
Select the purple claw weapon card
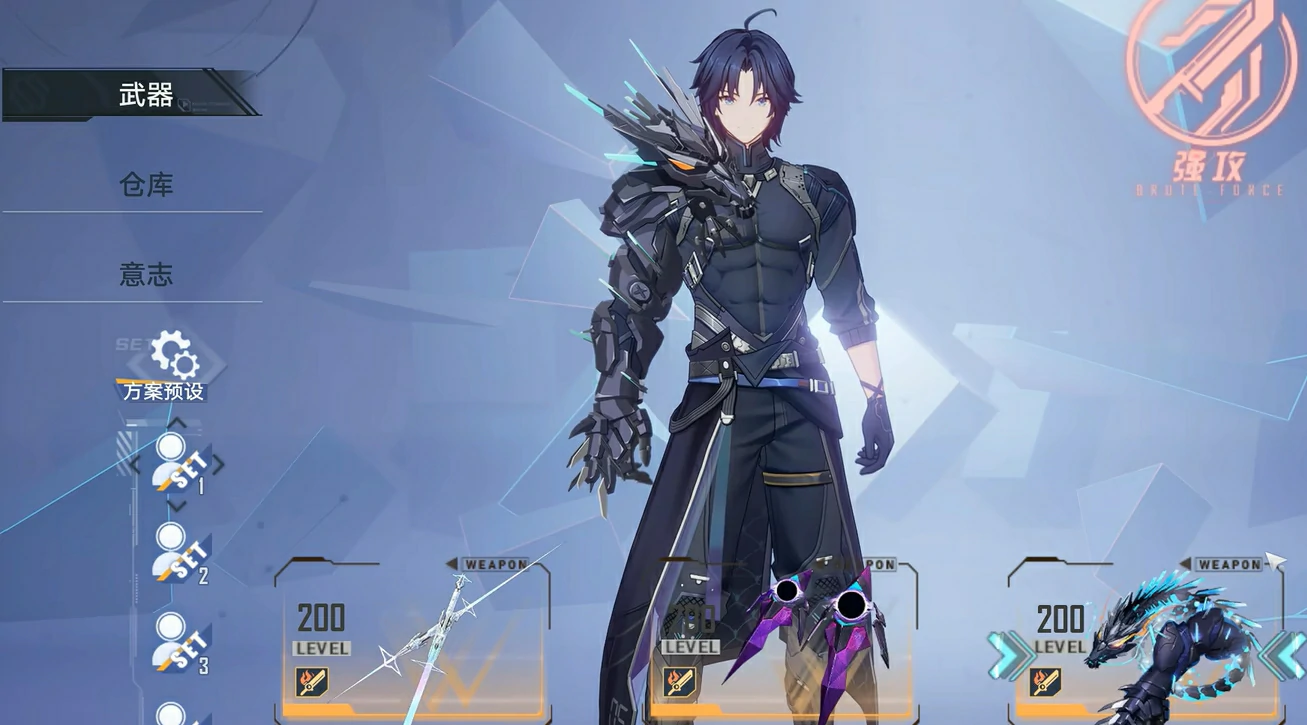(x=782, y=638)
